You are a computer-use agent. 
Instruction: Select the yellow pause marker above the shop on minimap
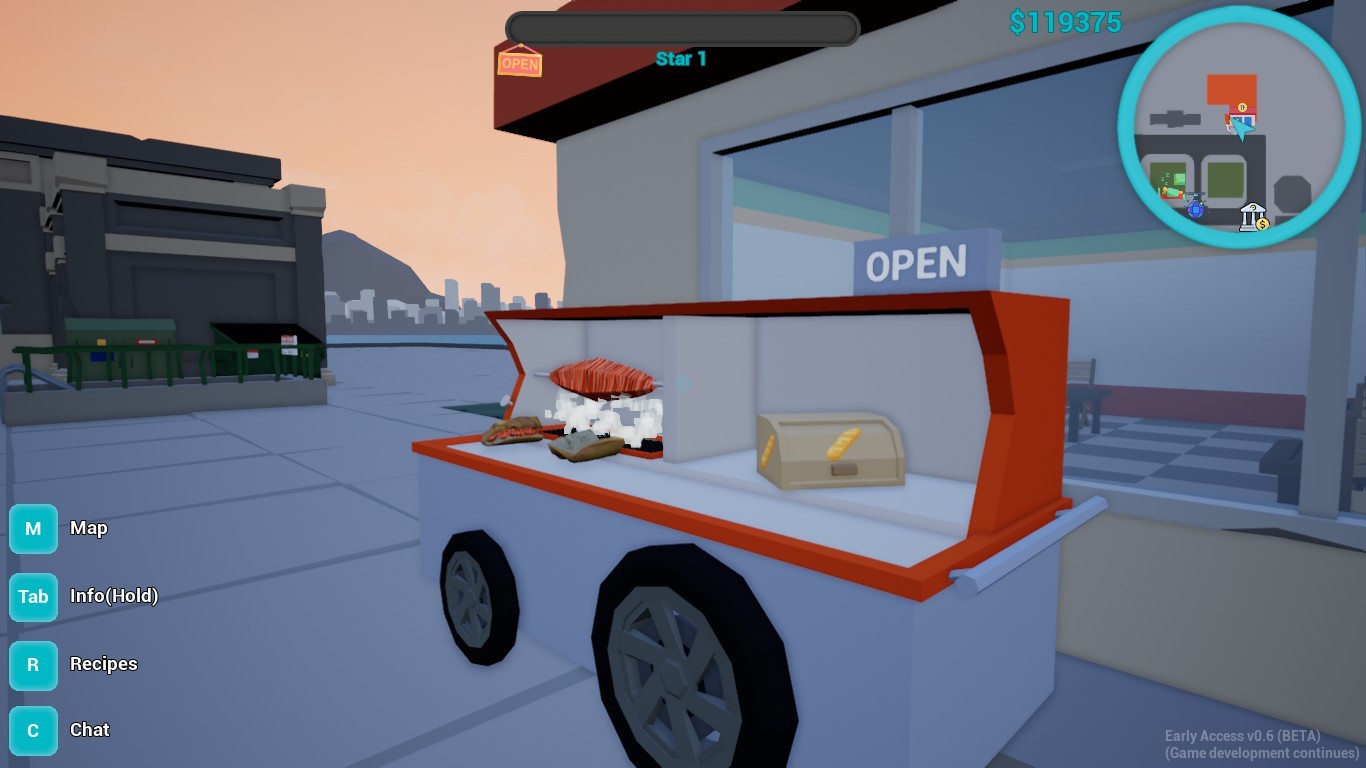pyautogui.click(x=1242, y=107)
